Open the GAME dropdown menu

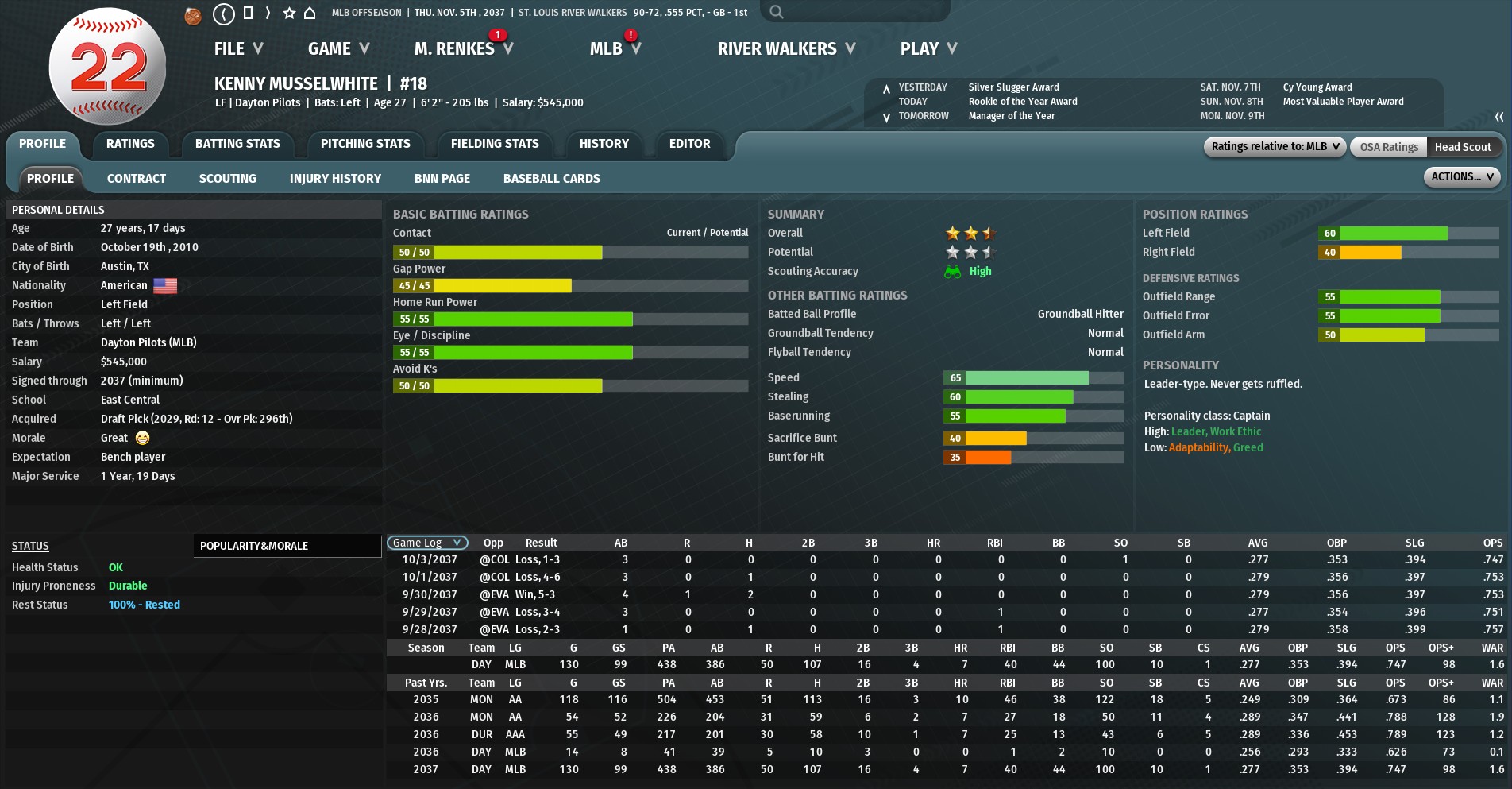(x=338, y=49)
